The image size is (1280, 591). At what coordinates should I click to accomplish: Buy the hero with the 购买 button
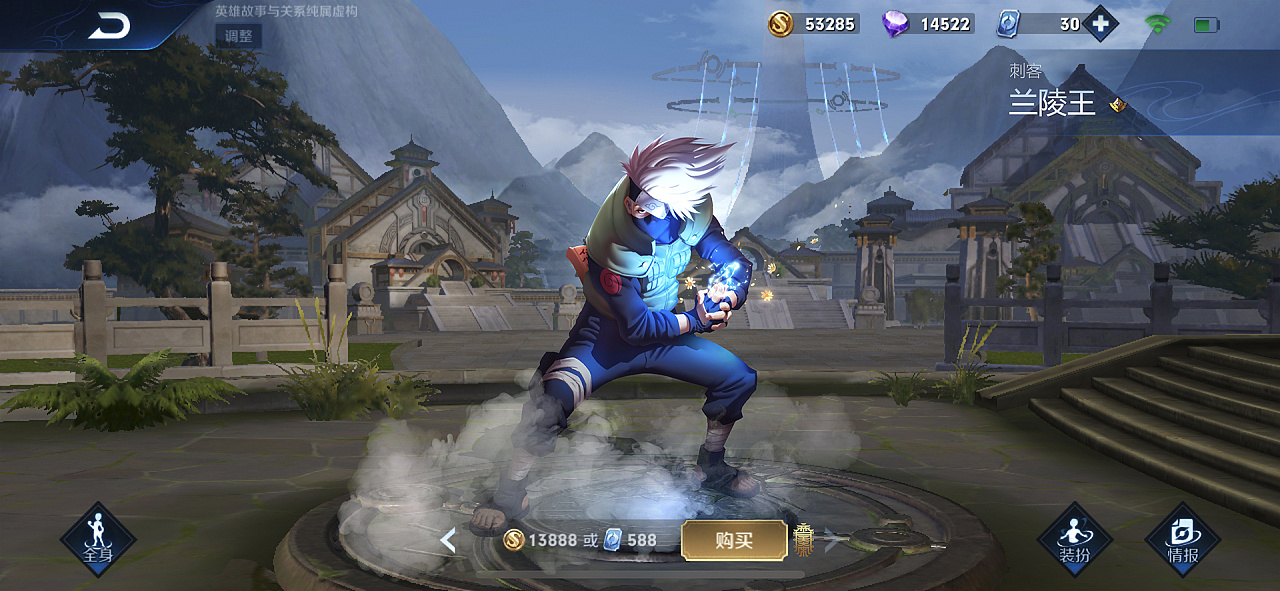734,540
